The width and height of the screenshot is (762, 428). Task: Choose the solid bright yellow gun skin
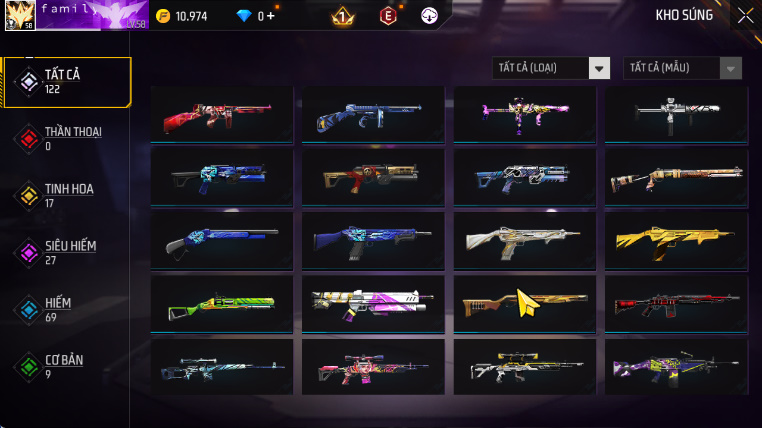(676, 241)
